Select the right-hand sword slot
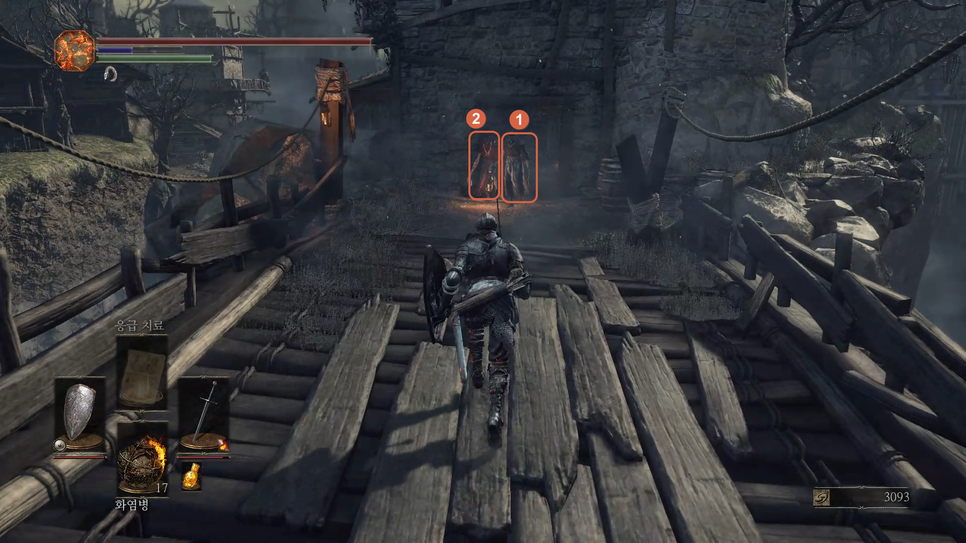Image resolution: width=966 pixels, height=543 pixels. [x=204, y=415]
